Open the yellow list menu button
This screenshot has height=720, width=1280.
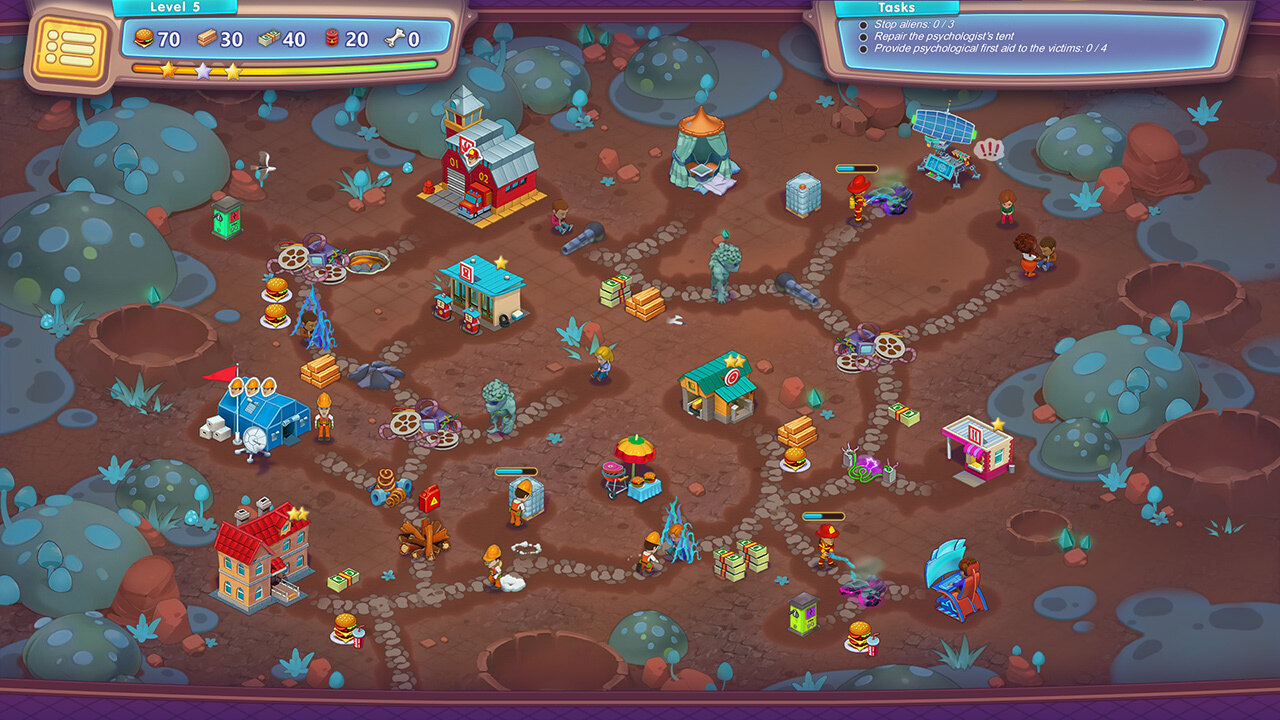[x=70, y=46]
